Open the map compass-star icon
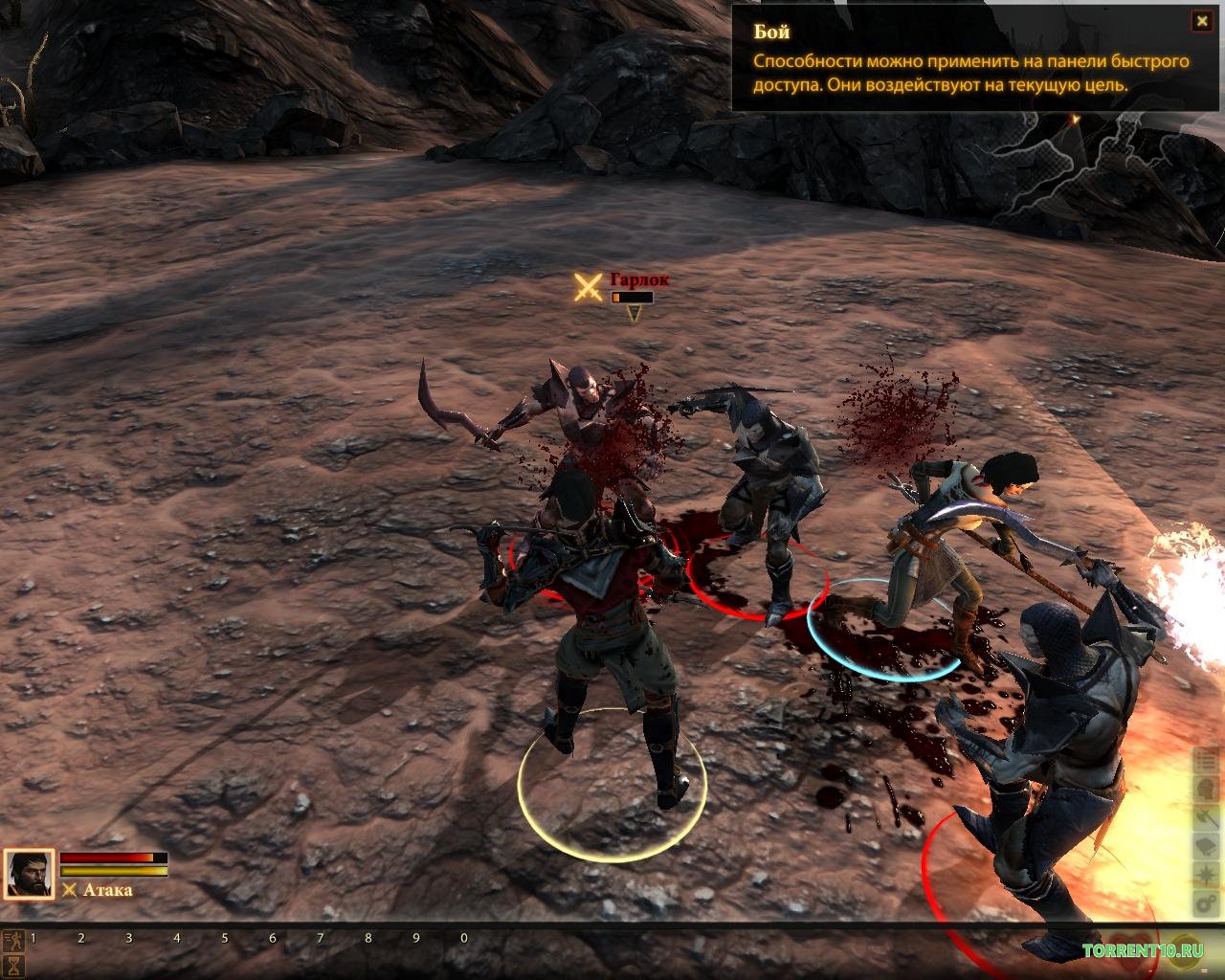 [1206, 876]
